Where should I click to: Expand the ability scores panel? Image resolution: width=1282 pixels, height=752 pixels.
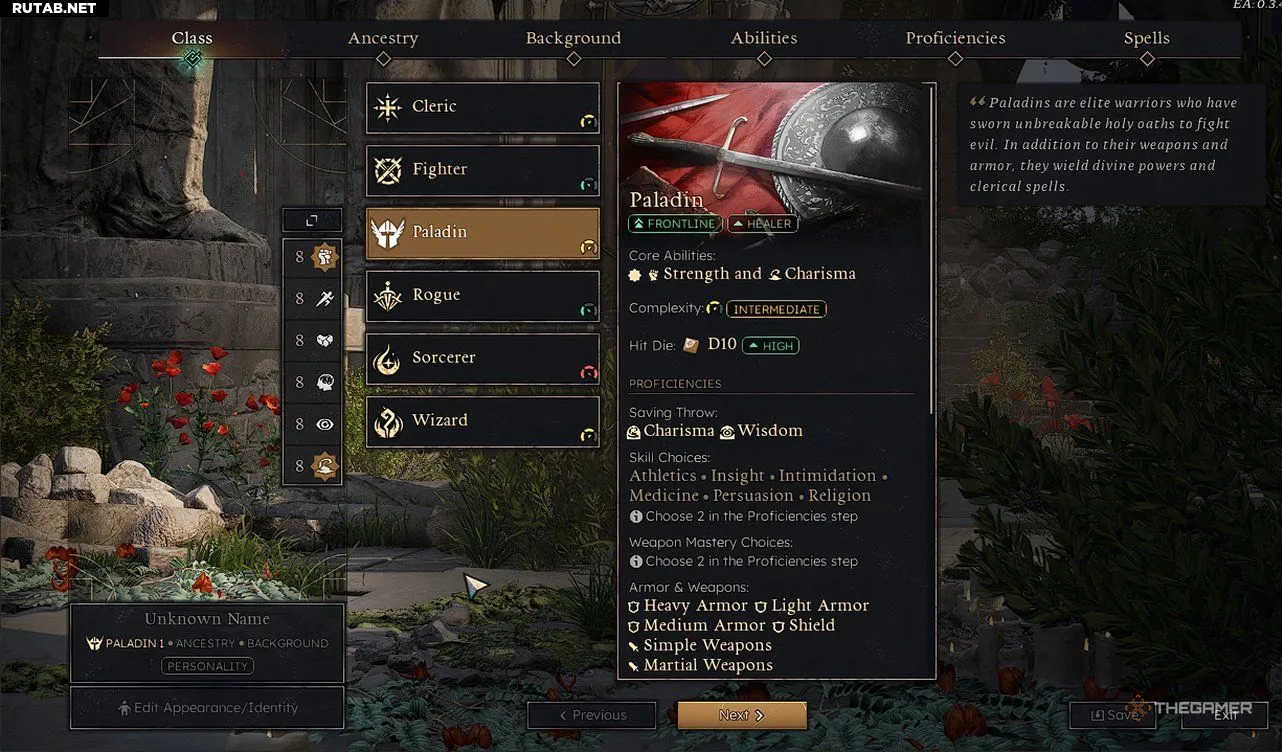(312, 220)
